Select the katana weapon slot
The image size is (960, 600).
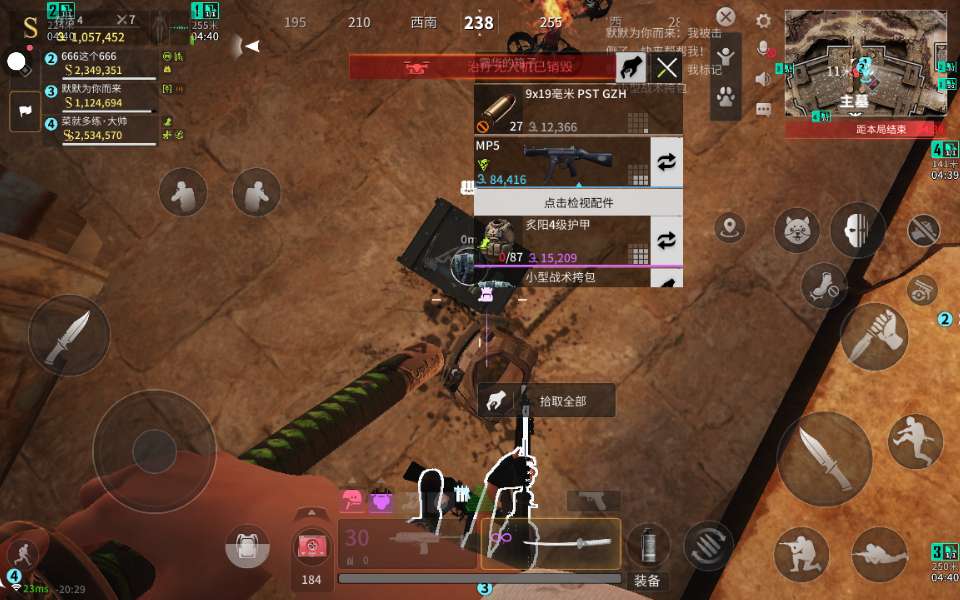click(x=551, y=542)
